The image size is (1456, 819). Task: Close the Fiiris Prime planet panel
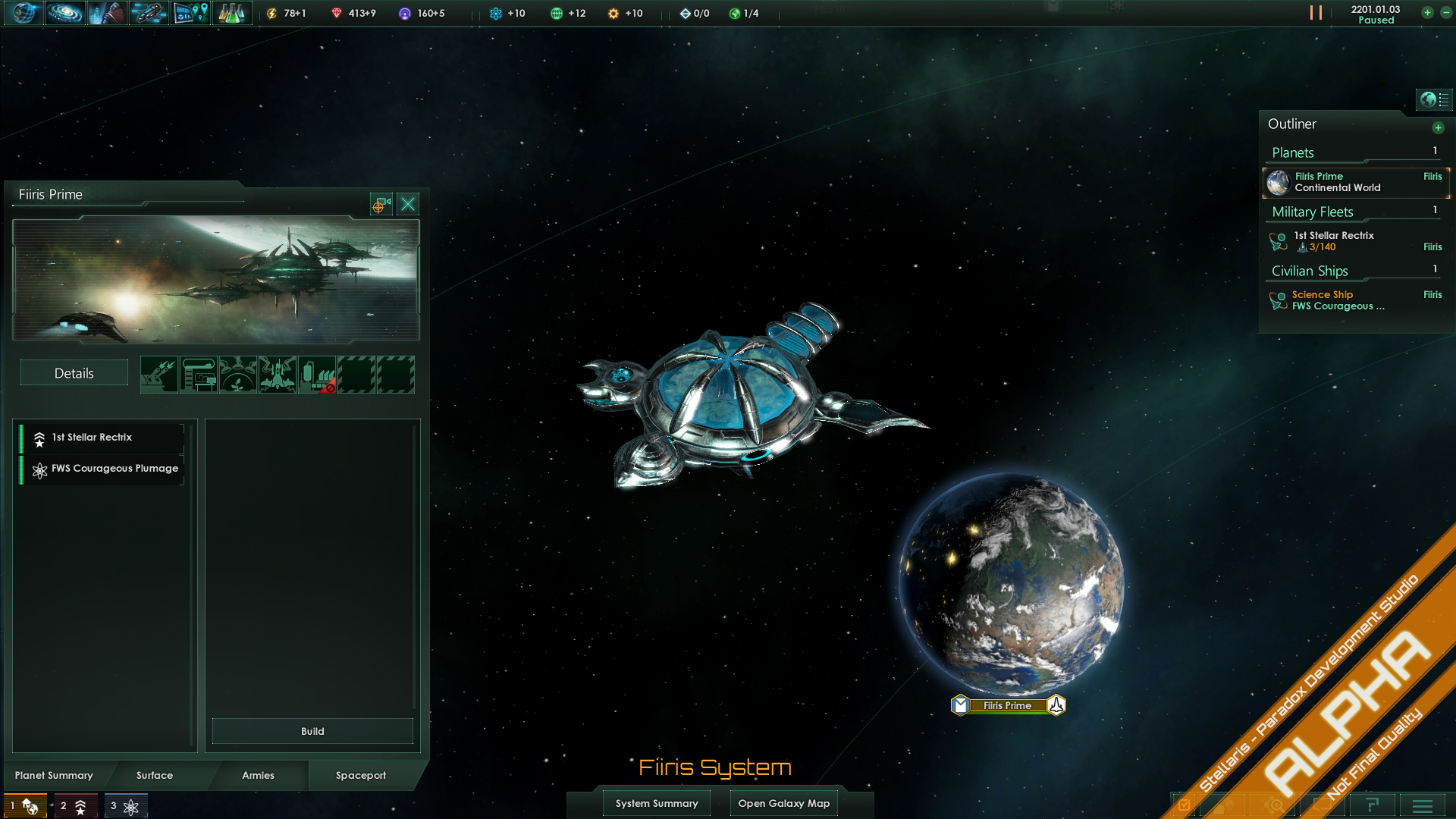(x=408, y=204)
